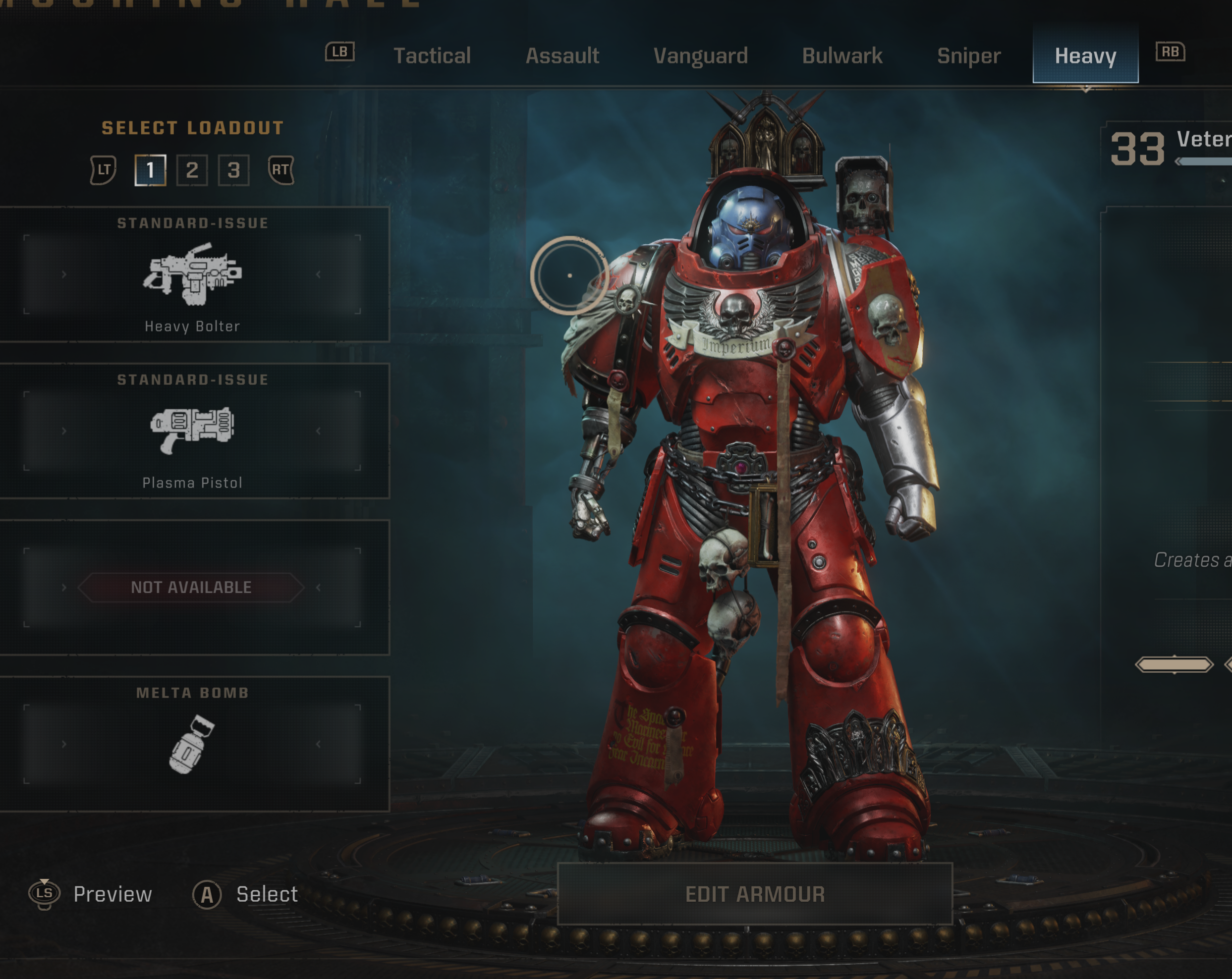Switch to loadout number 2
The image size is (1232, 979).
click(x=192, y=169)
